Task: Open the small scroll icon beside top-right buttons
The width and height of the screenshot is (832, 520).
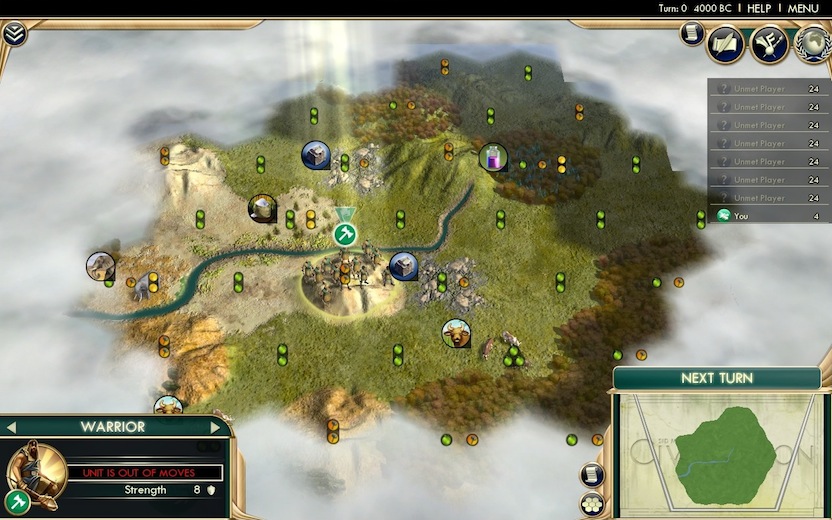Action: coord(691,33)
